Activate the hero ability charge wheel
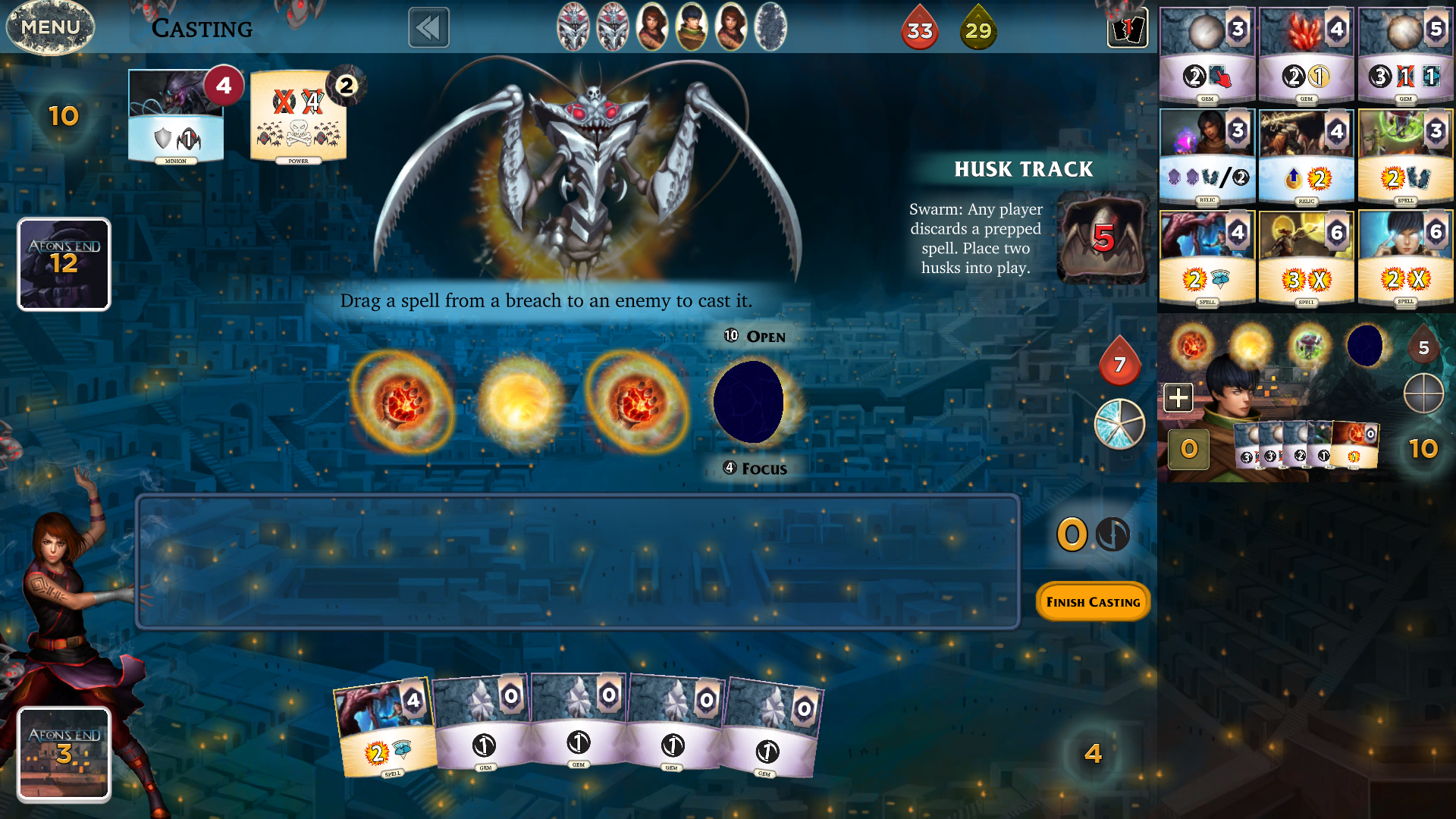The width and height of the screenshot is (1456, 819). [x=1119, y=424]
